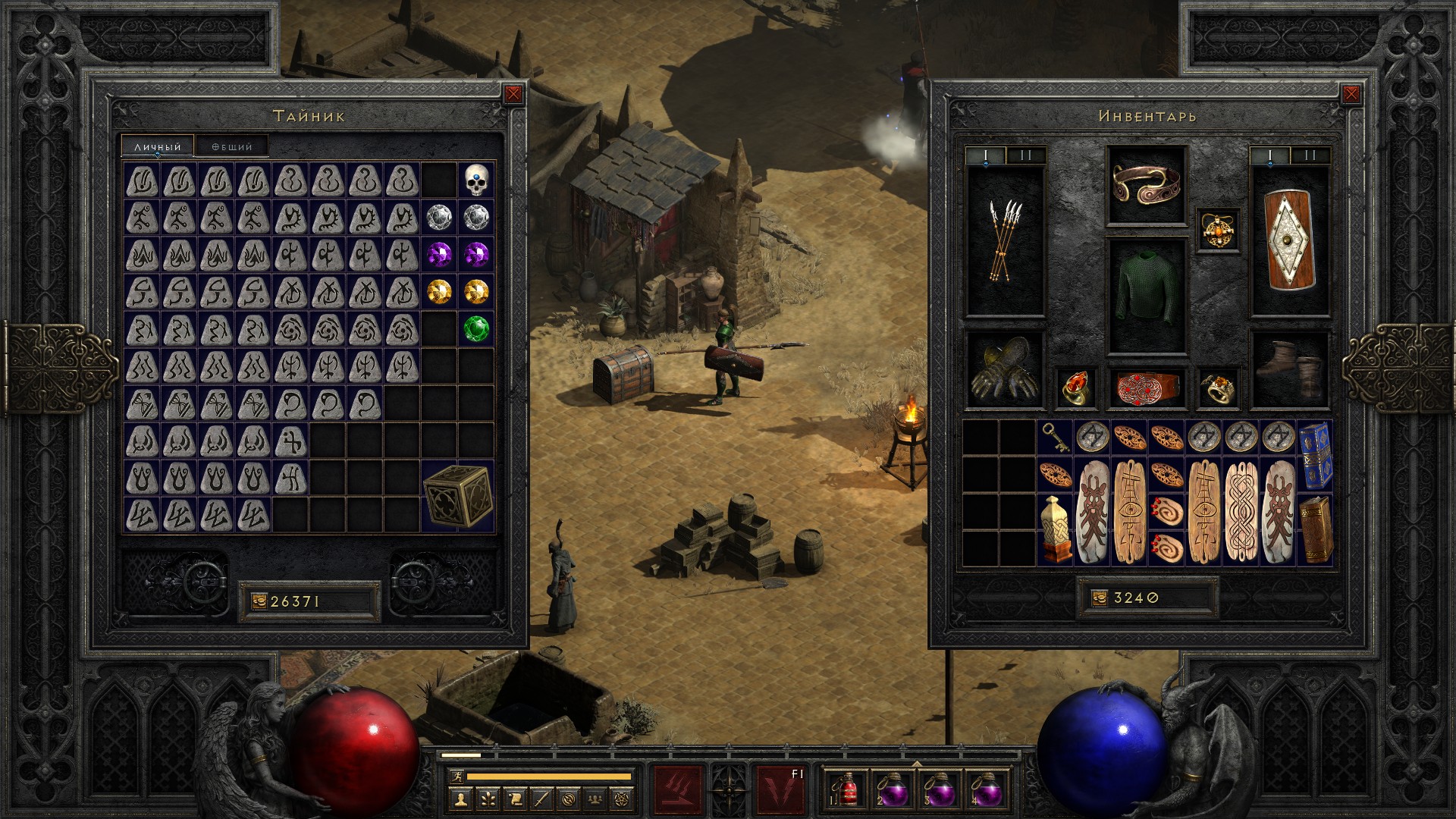Select the equipped circlet helmet slot
This screenshot has width=1456, height=819.
pos(1146,186)
